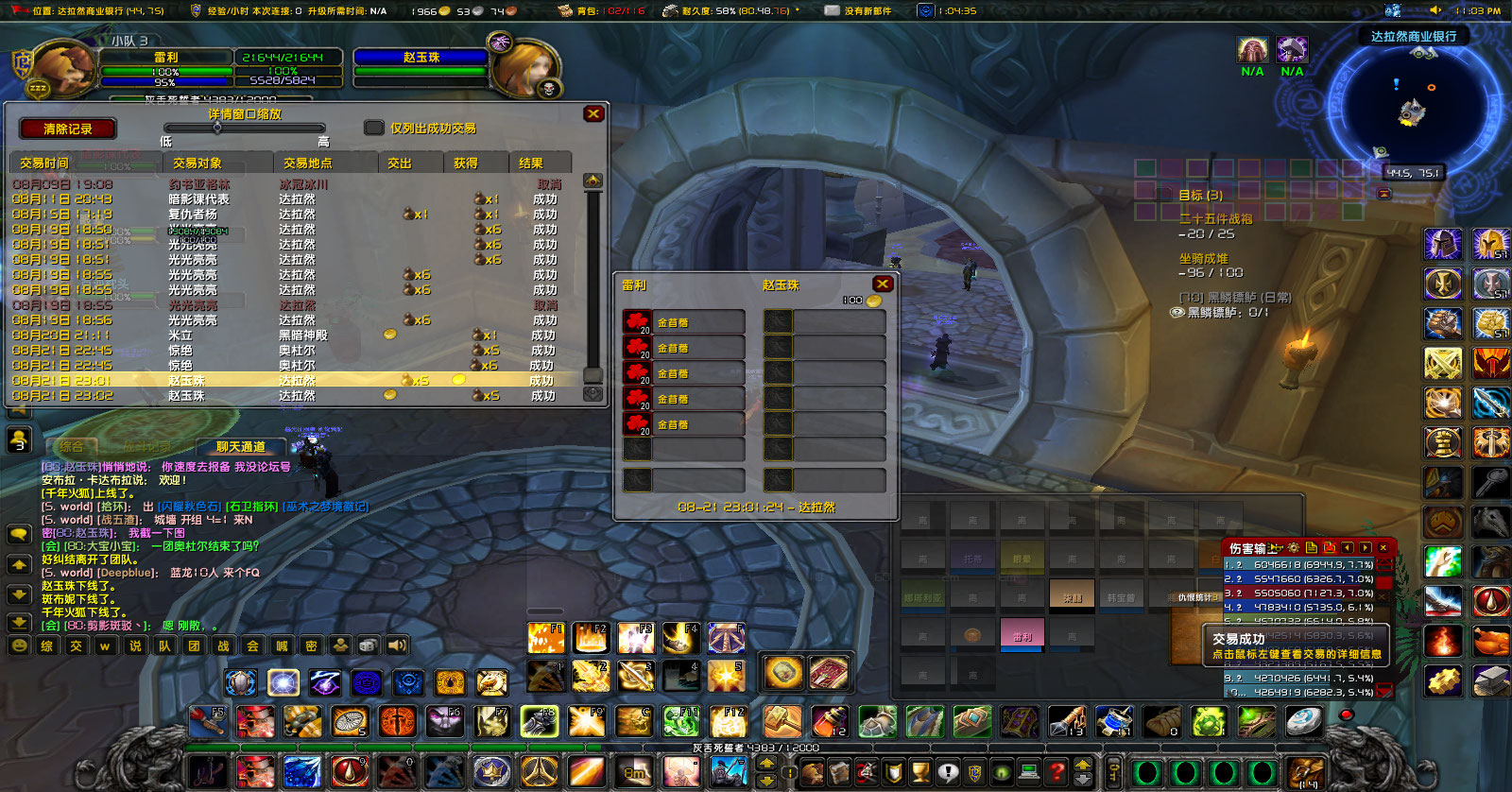The width and height of the screenshot is (1512, 792).
Task: Enable the 仅列出成功交易 checkbox
Action: (x=374, y=128)
